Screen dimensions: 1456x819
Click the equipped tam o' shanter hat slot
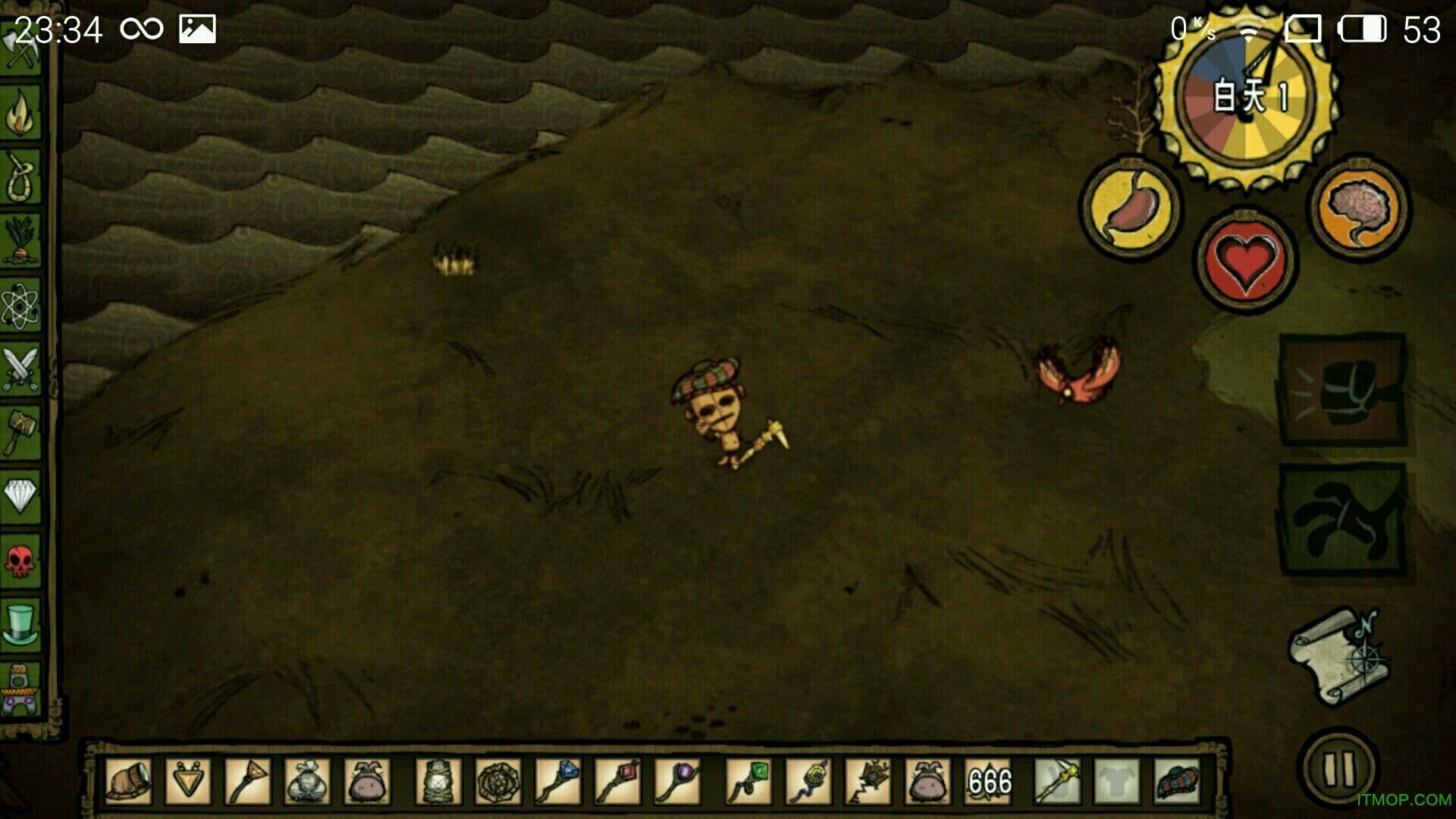1177,781
